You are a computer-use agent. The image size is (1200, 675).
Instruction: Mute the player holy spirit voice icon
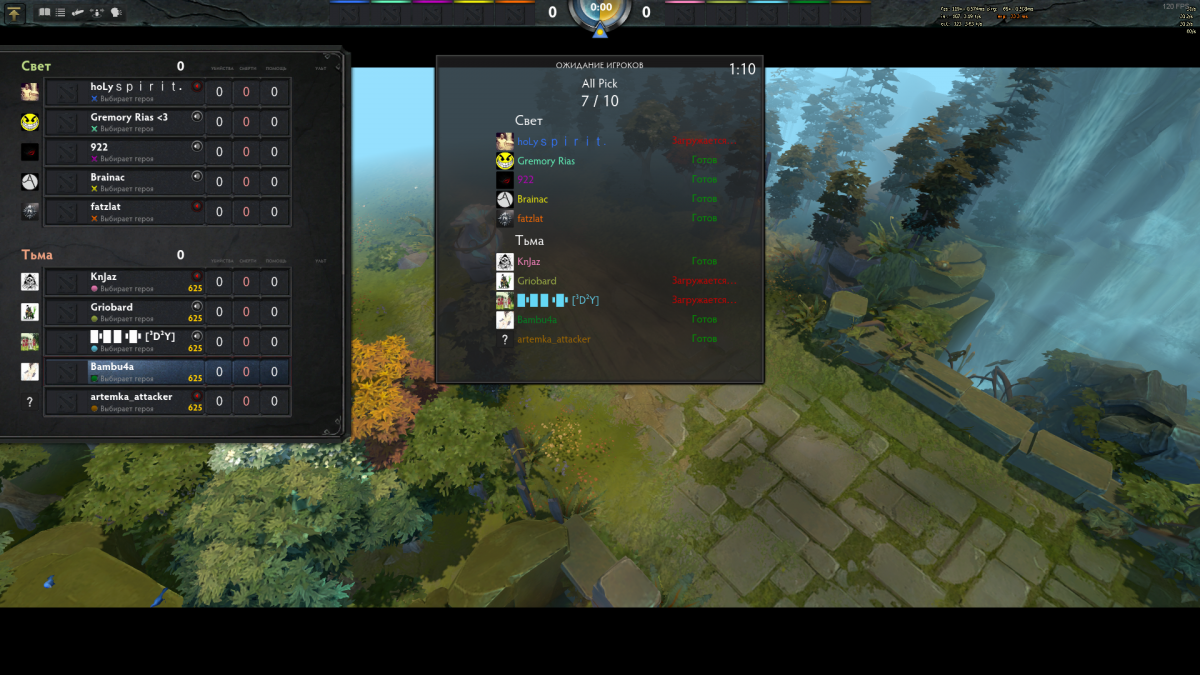(x=197, y=87)
